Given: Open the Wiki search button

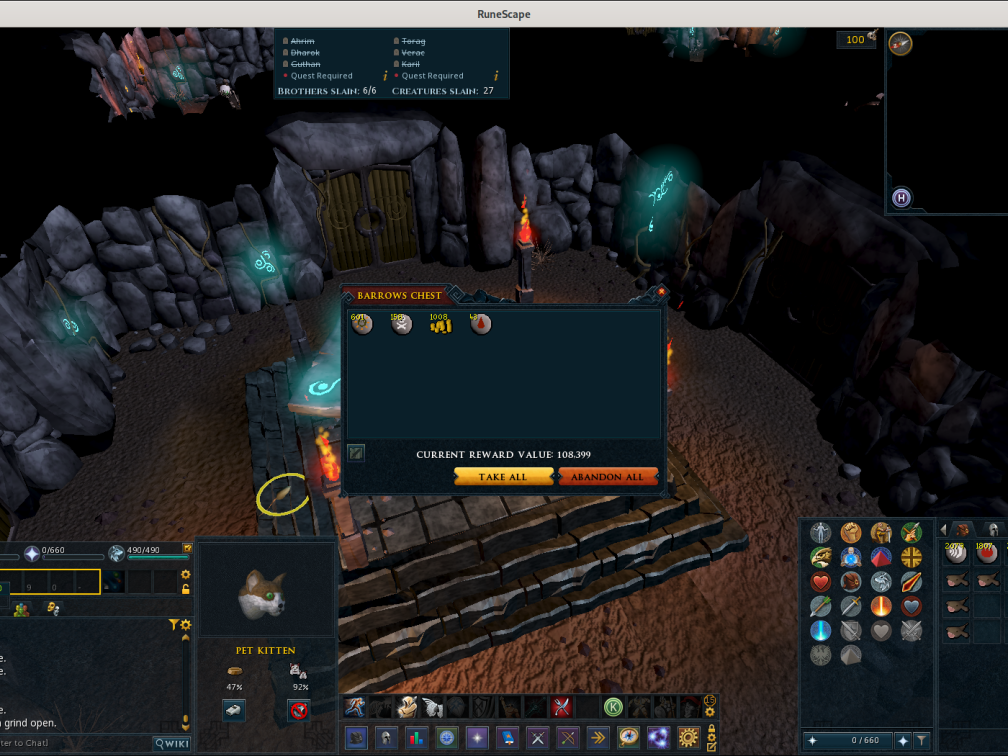Looking at the screenshot, I should click(171, 743).
